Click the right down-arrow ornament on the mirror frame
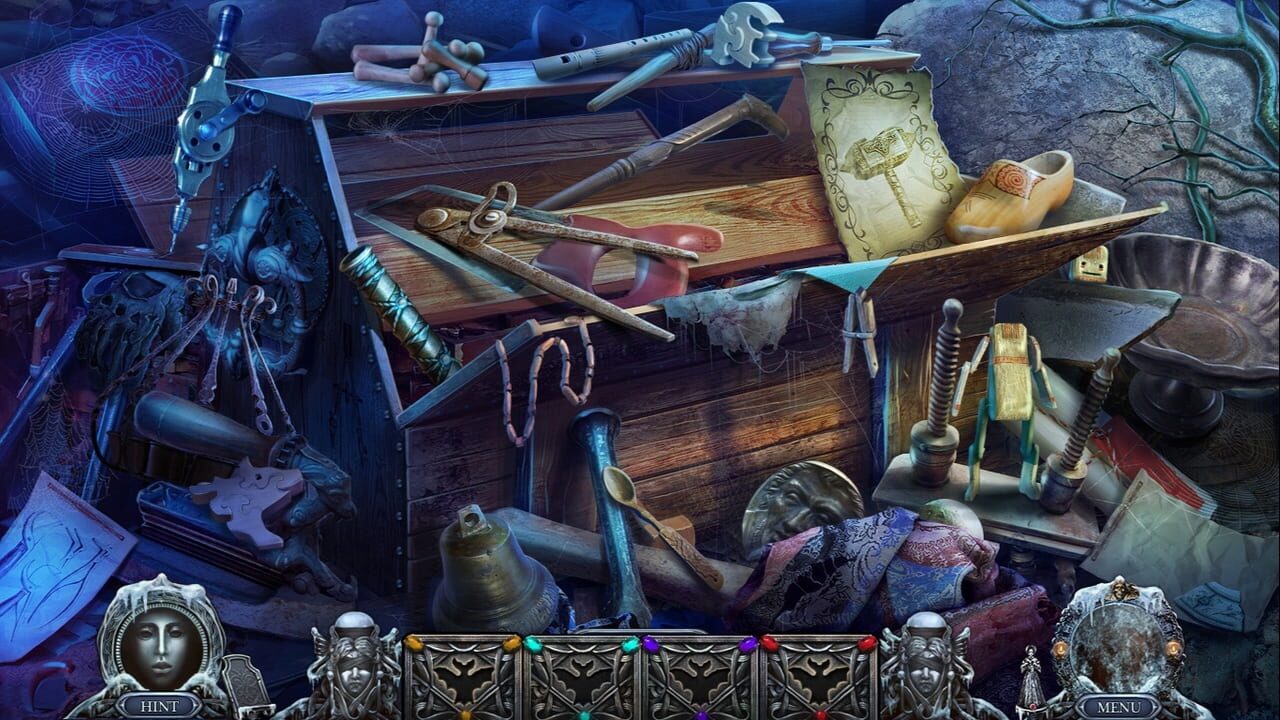 point(1173,649)
